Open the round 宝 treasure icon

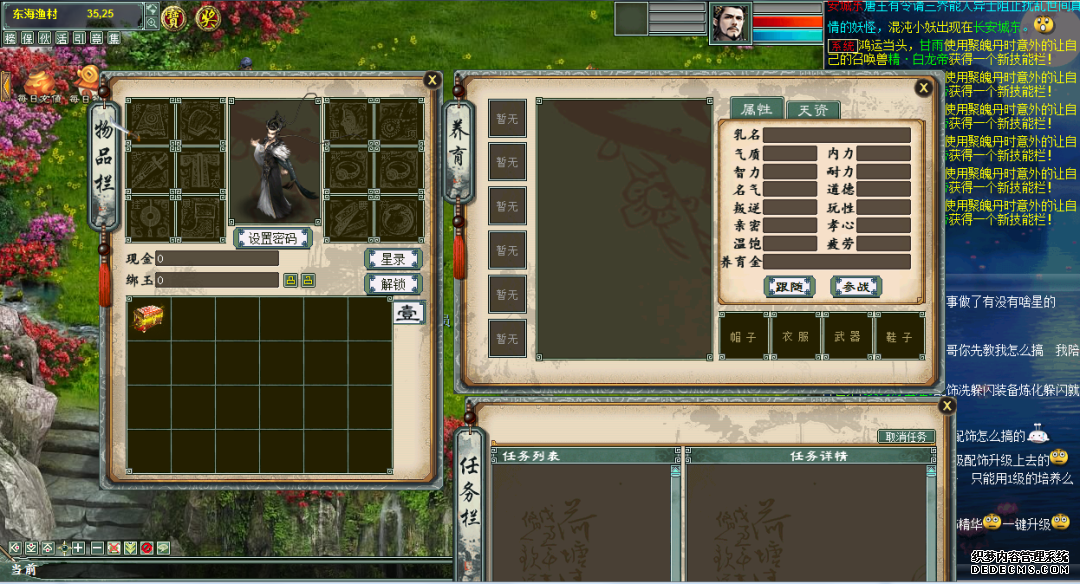pyautogui.click(x=174, y=16)
